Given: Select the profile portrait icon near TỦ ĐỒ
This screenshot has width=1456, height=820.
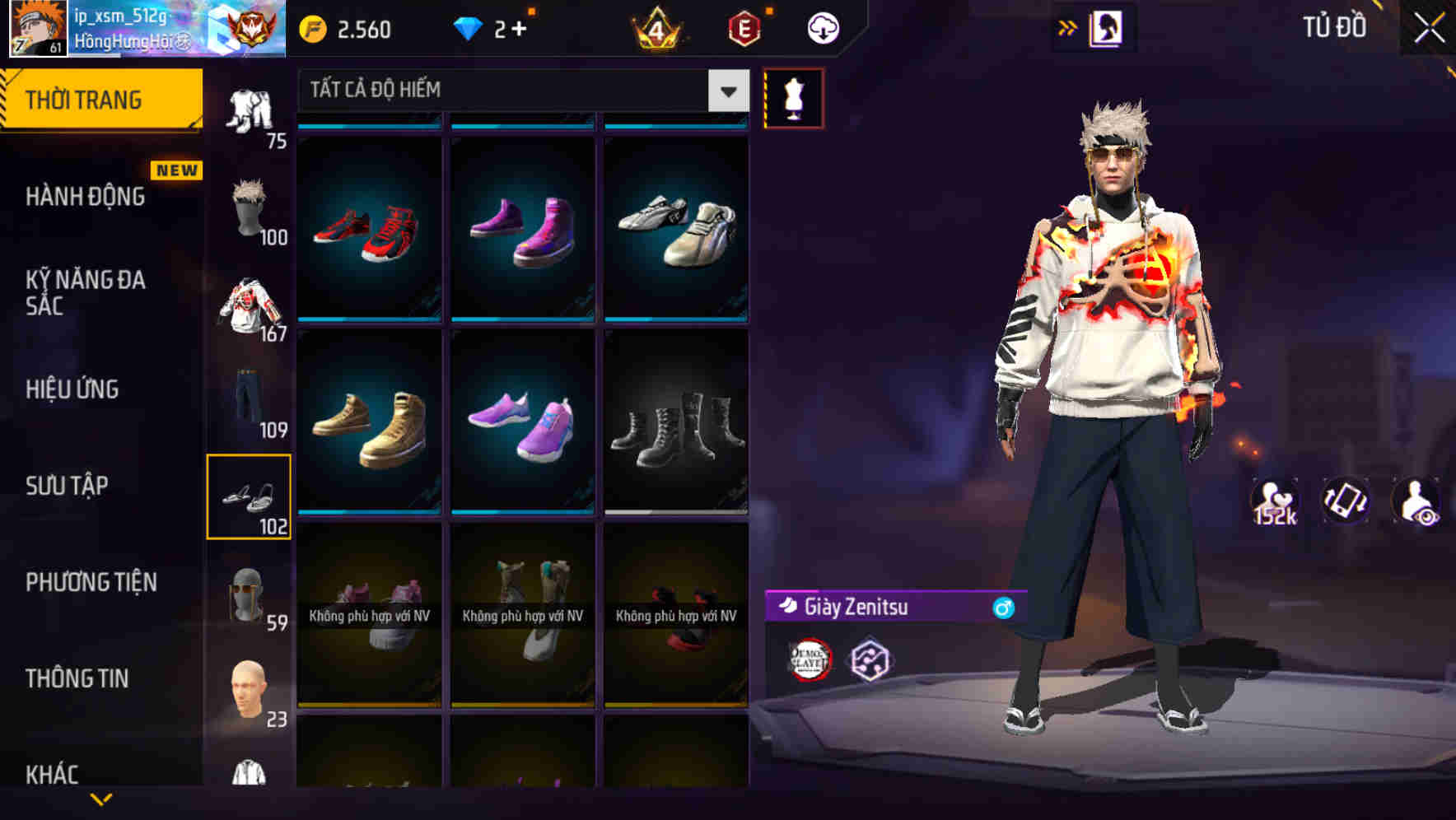Looking at the screenshot, I should point(1104,27).
